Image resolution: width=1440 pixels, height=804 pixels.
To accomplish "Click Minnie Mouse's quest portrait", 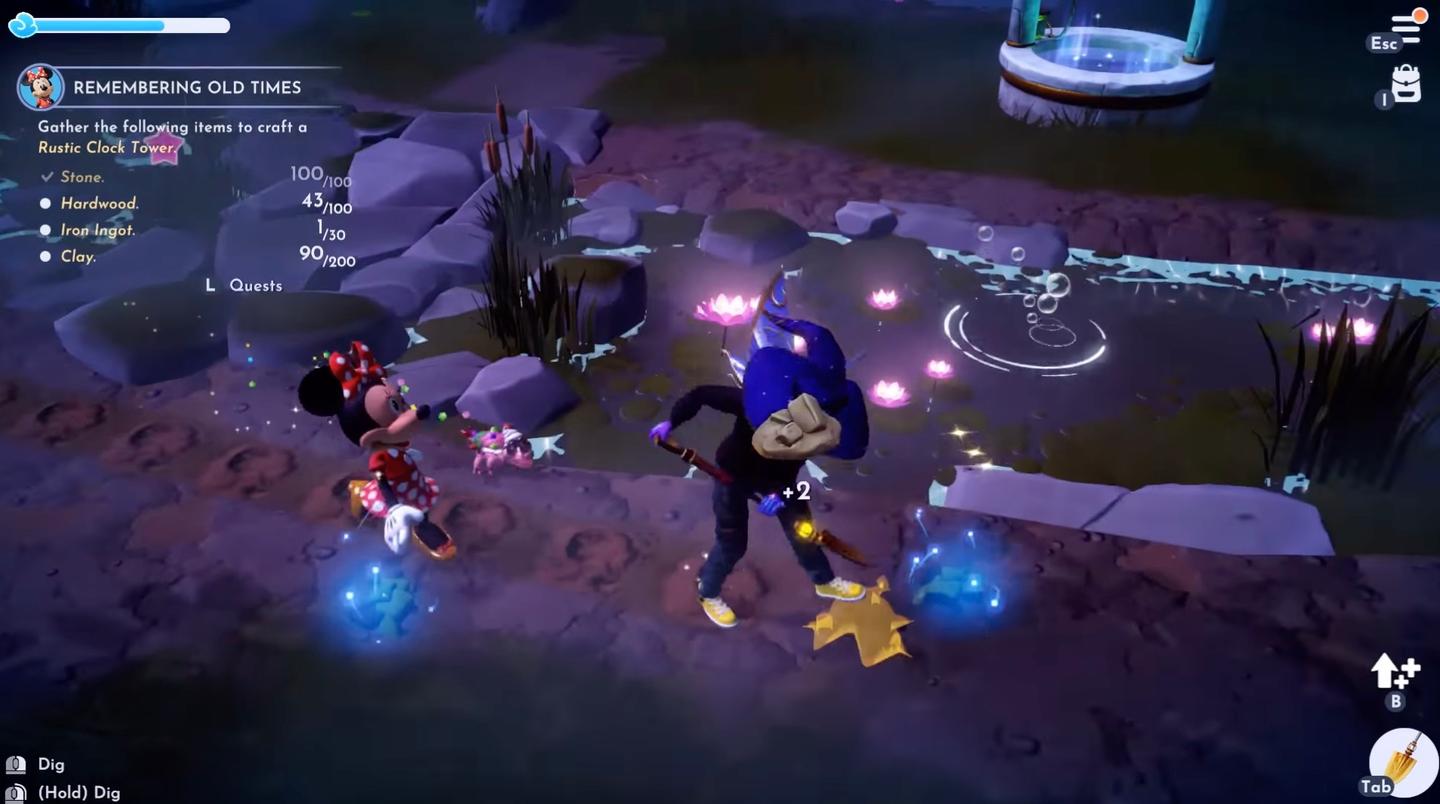I will click(43, 87).
